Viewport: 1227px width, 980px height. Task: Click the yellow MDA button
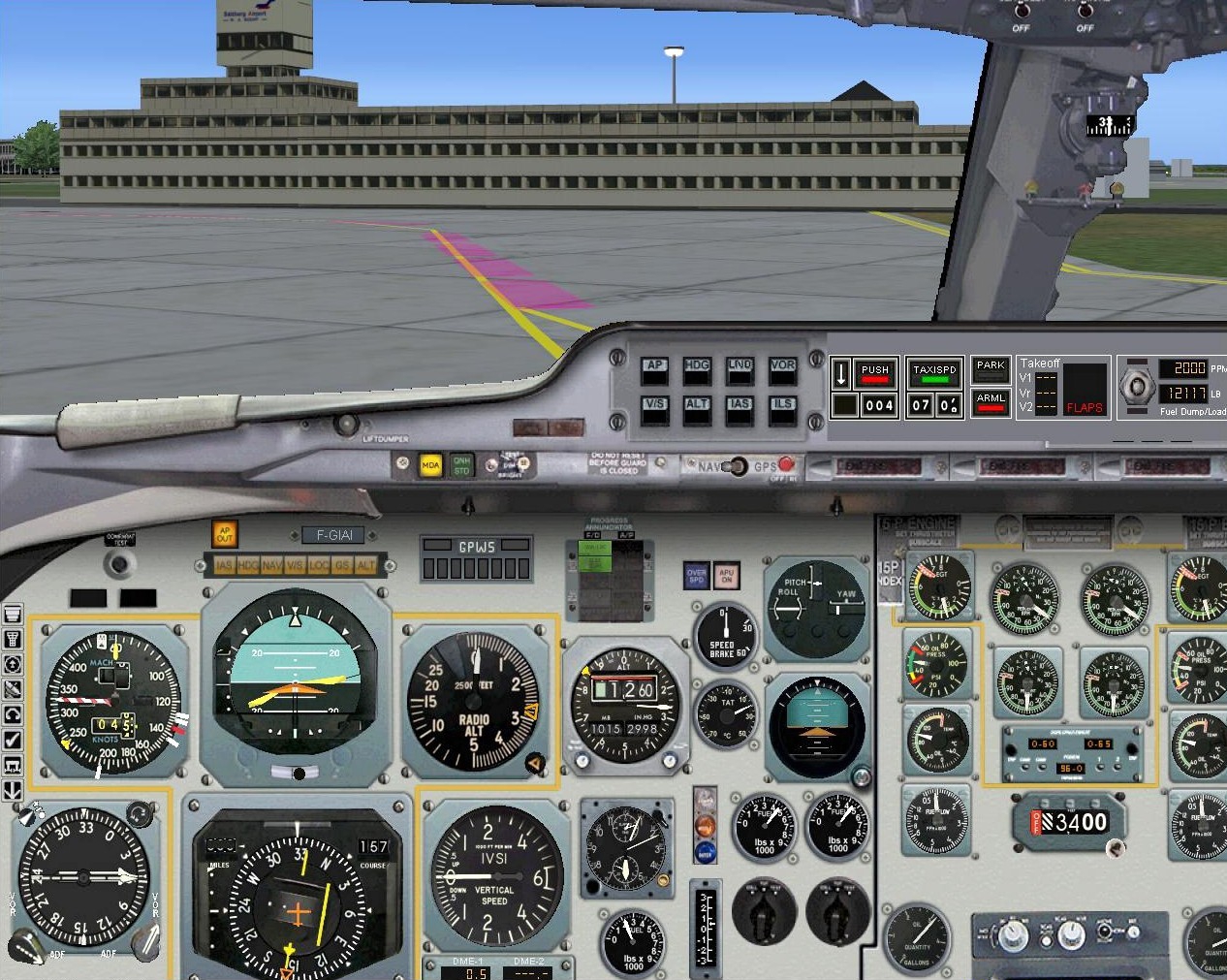click(430, 466)
